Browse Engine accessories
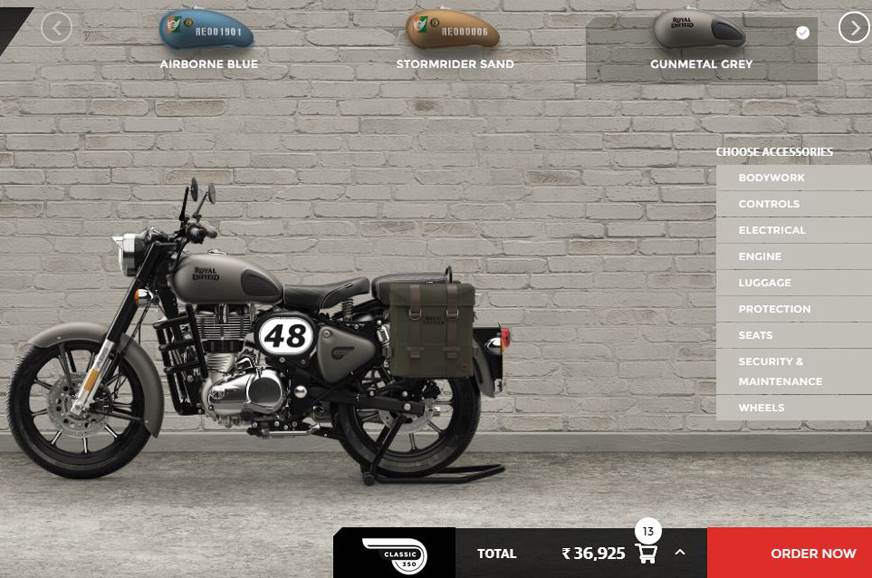The height and width of the screenshot is (578, 872). tap(760, 257)
